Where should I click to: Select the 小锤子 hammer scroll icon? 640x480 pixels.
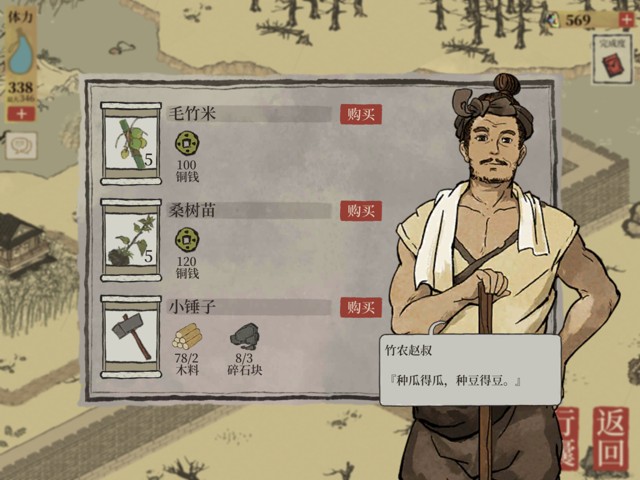[x=131, y=336]
